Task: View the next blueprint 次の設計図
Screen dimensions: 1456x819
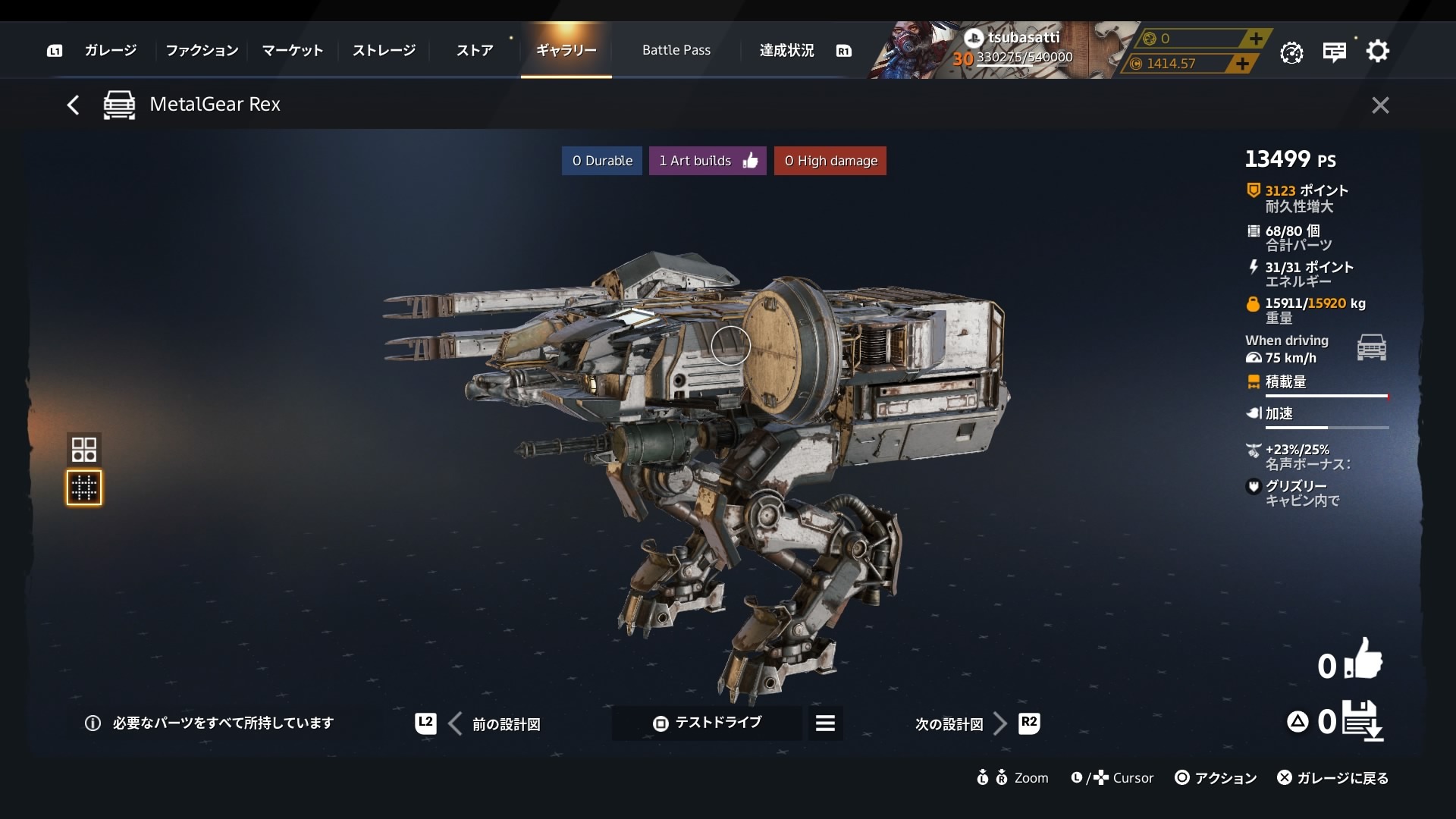Action: [960, 724]
